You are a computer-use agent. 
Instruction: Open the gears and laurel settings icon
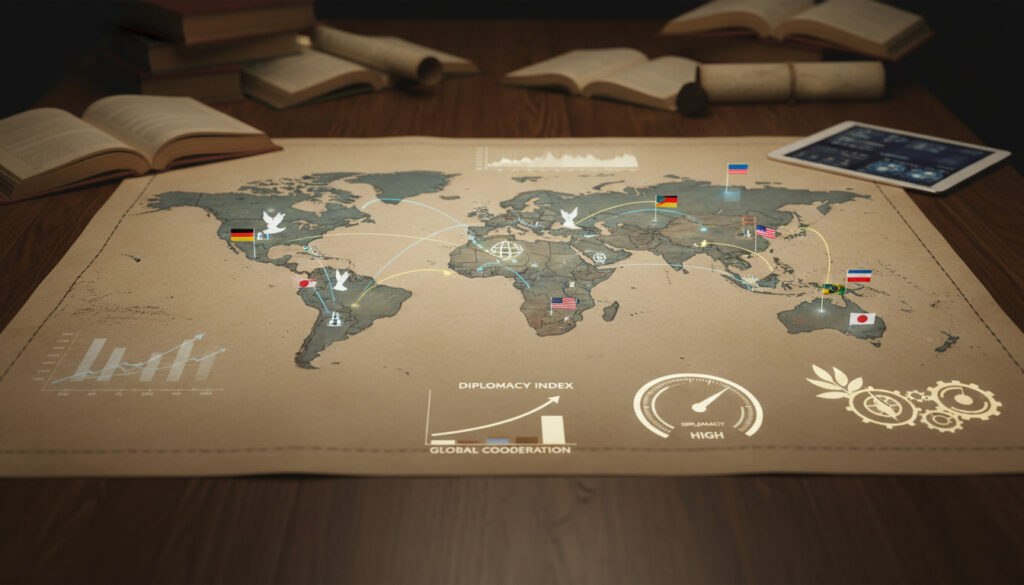pyautogui.click(x=903, y=398)
